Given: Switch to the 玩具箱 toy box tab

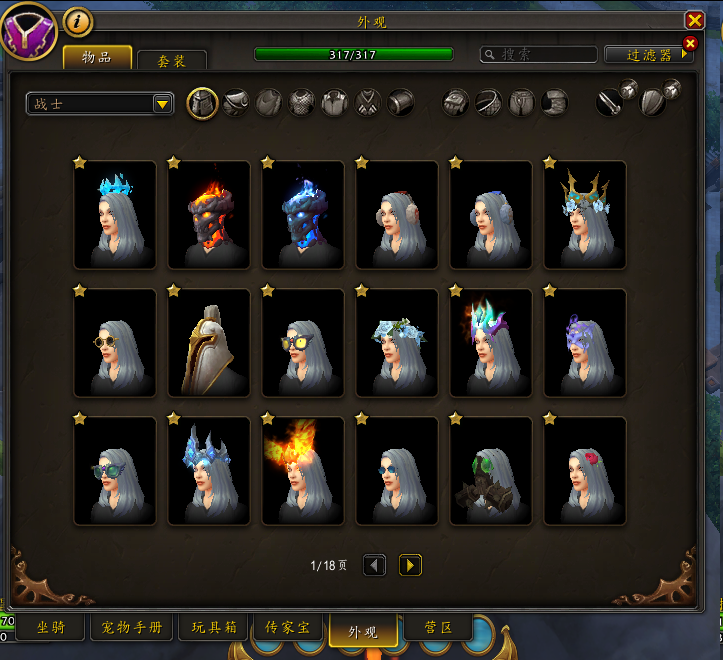Looking at the screenshot, I should coord(213,628).
